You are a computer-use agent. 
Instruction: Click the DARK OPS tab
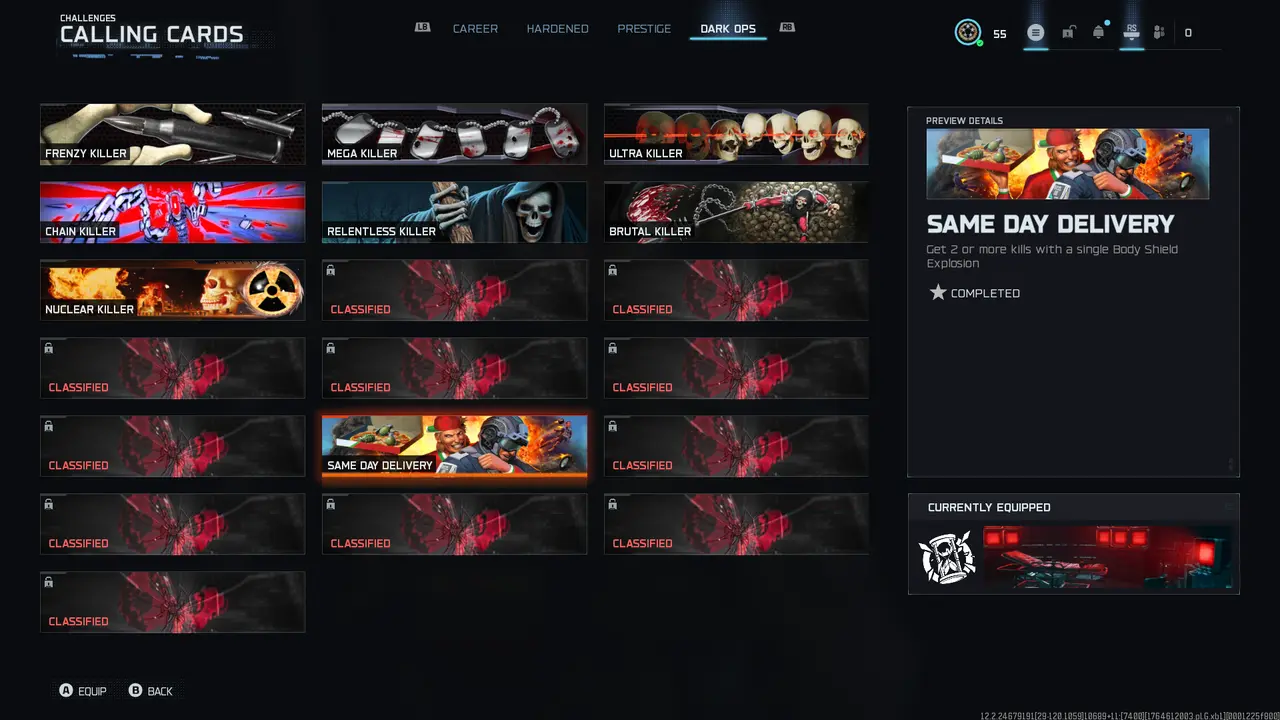point(727,29)
